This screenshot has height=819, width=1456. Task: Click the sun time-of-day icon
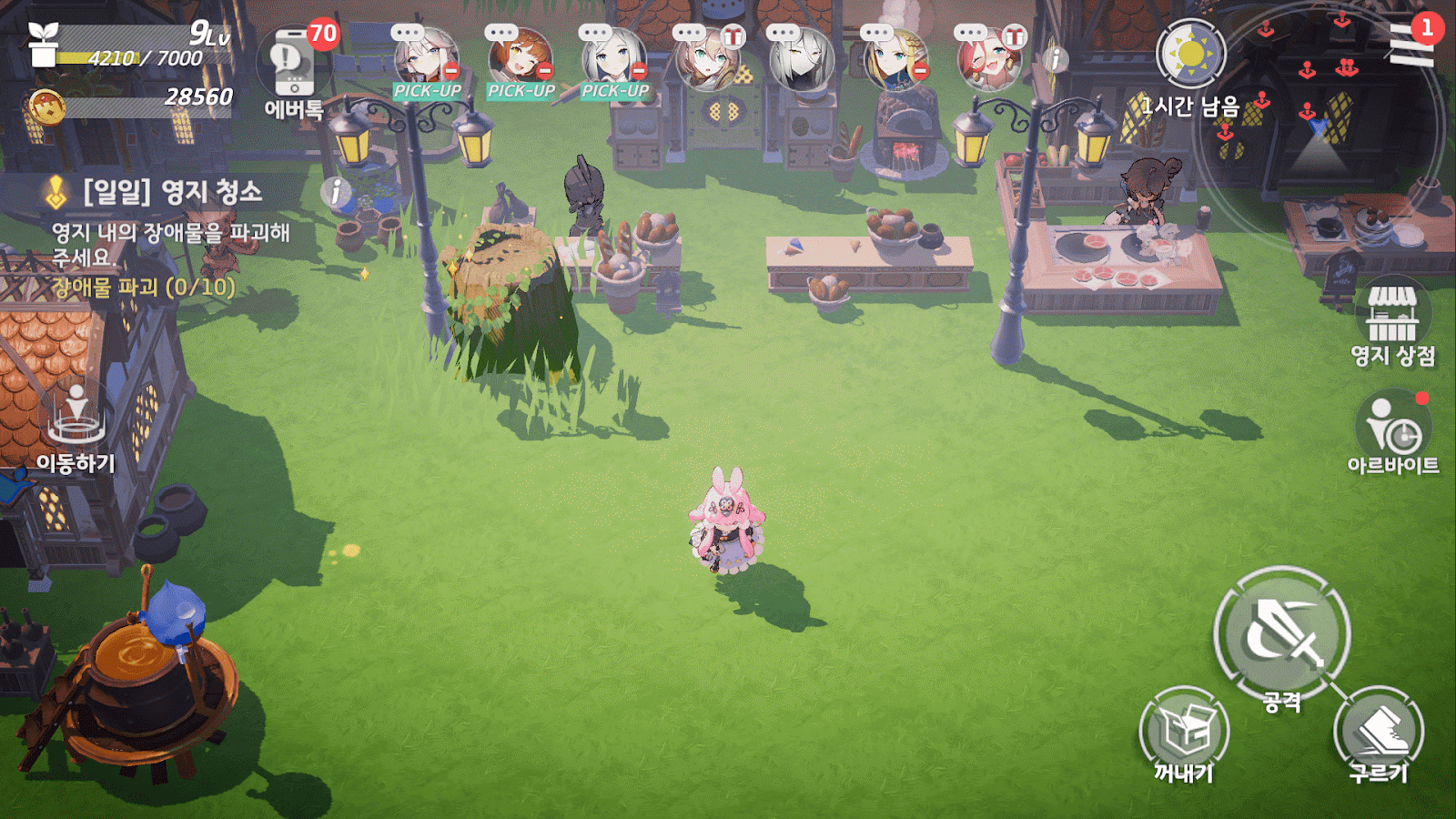tap(1190, 55)
